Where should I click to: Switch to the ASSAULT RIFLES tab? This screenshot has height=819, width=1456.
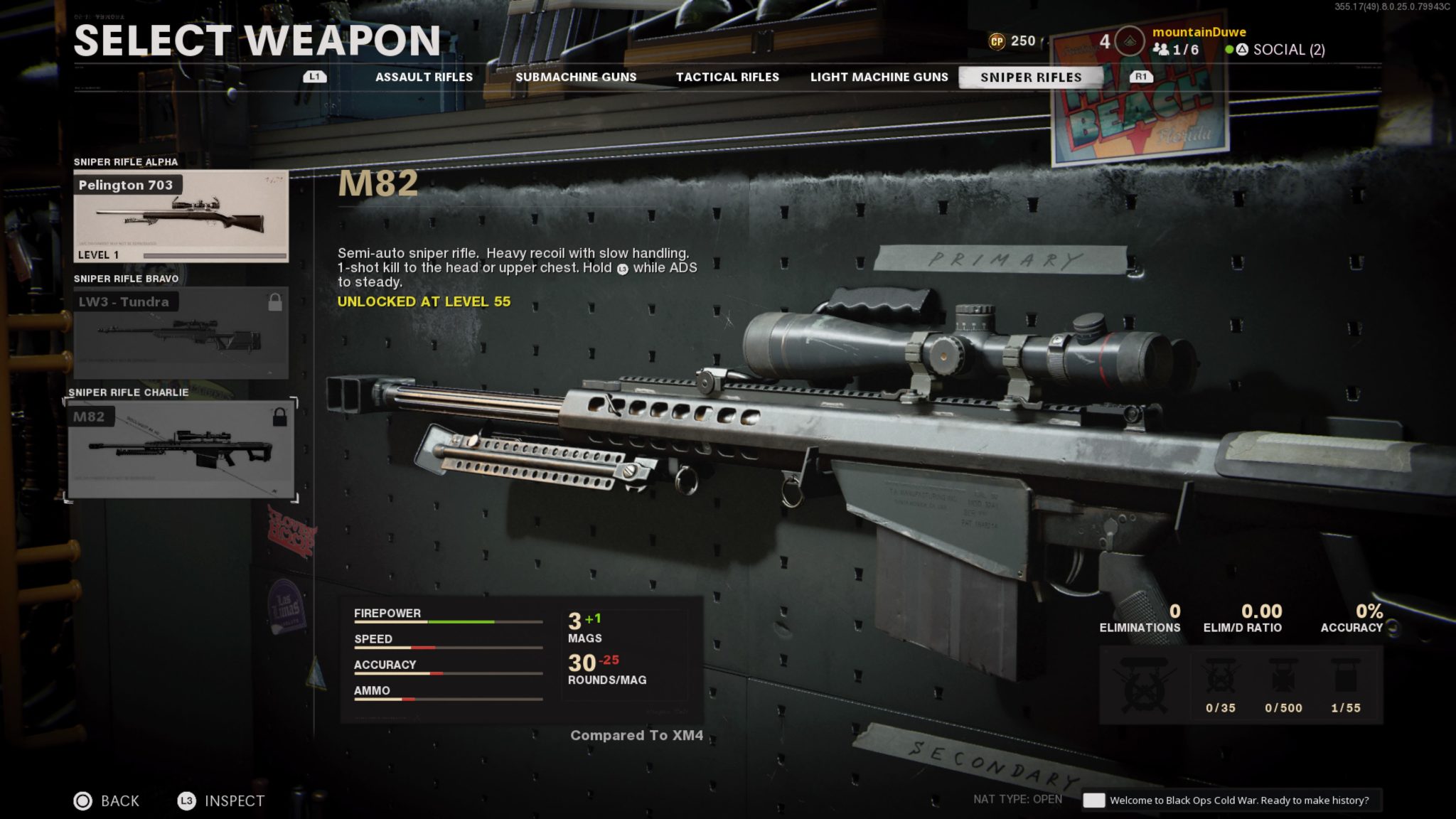[x=424, y=77]
